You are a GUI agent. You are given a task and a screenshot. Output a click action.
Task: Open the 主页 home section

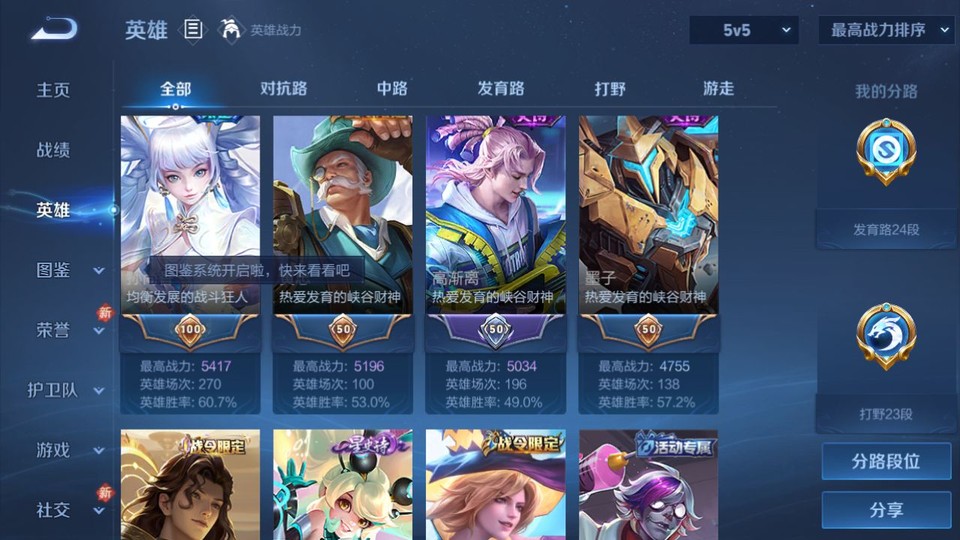pos(54,90)
